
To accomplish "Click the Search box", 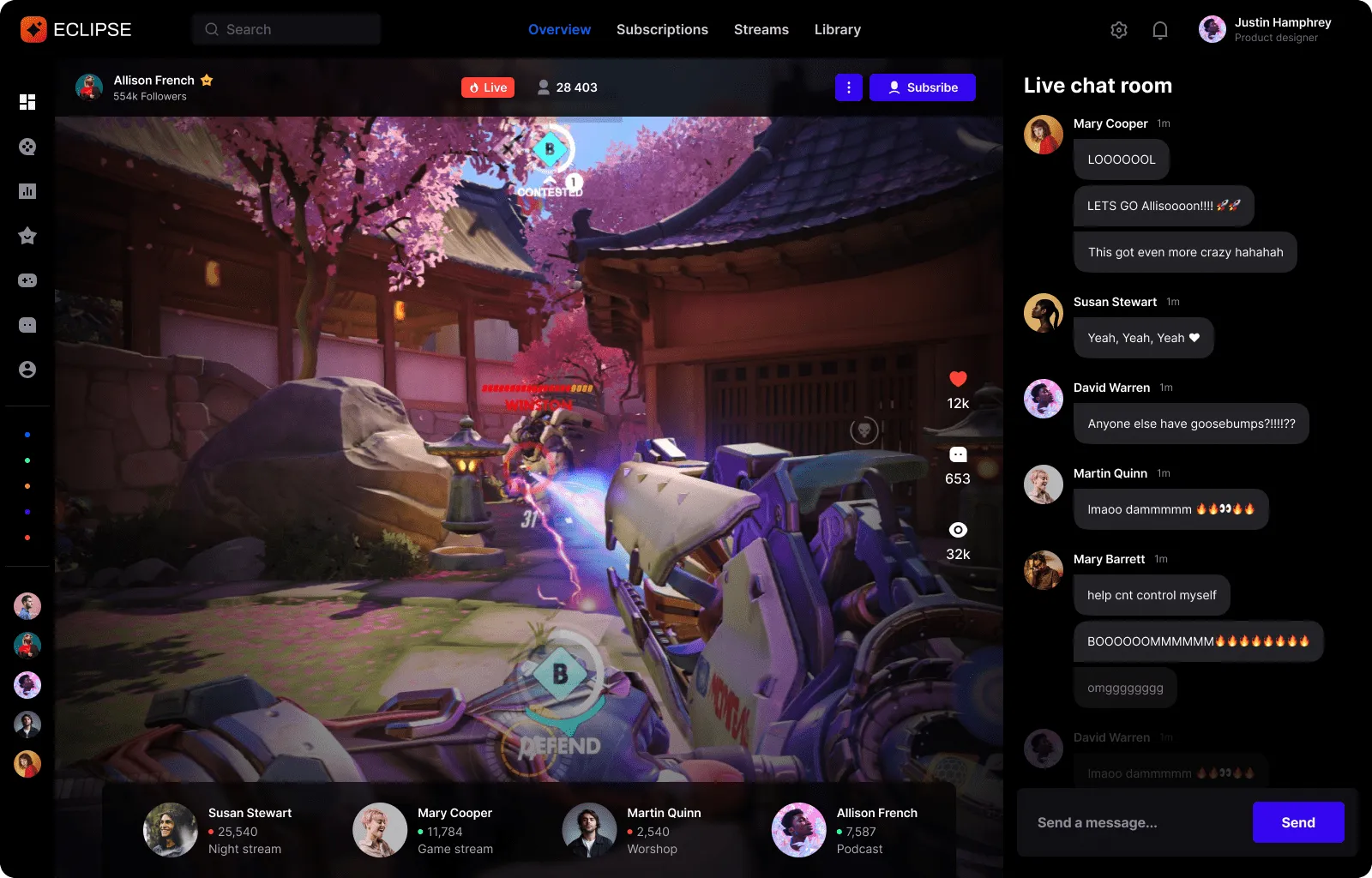I will click(286, 29).
